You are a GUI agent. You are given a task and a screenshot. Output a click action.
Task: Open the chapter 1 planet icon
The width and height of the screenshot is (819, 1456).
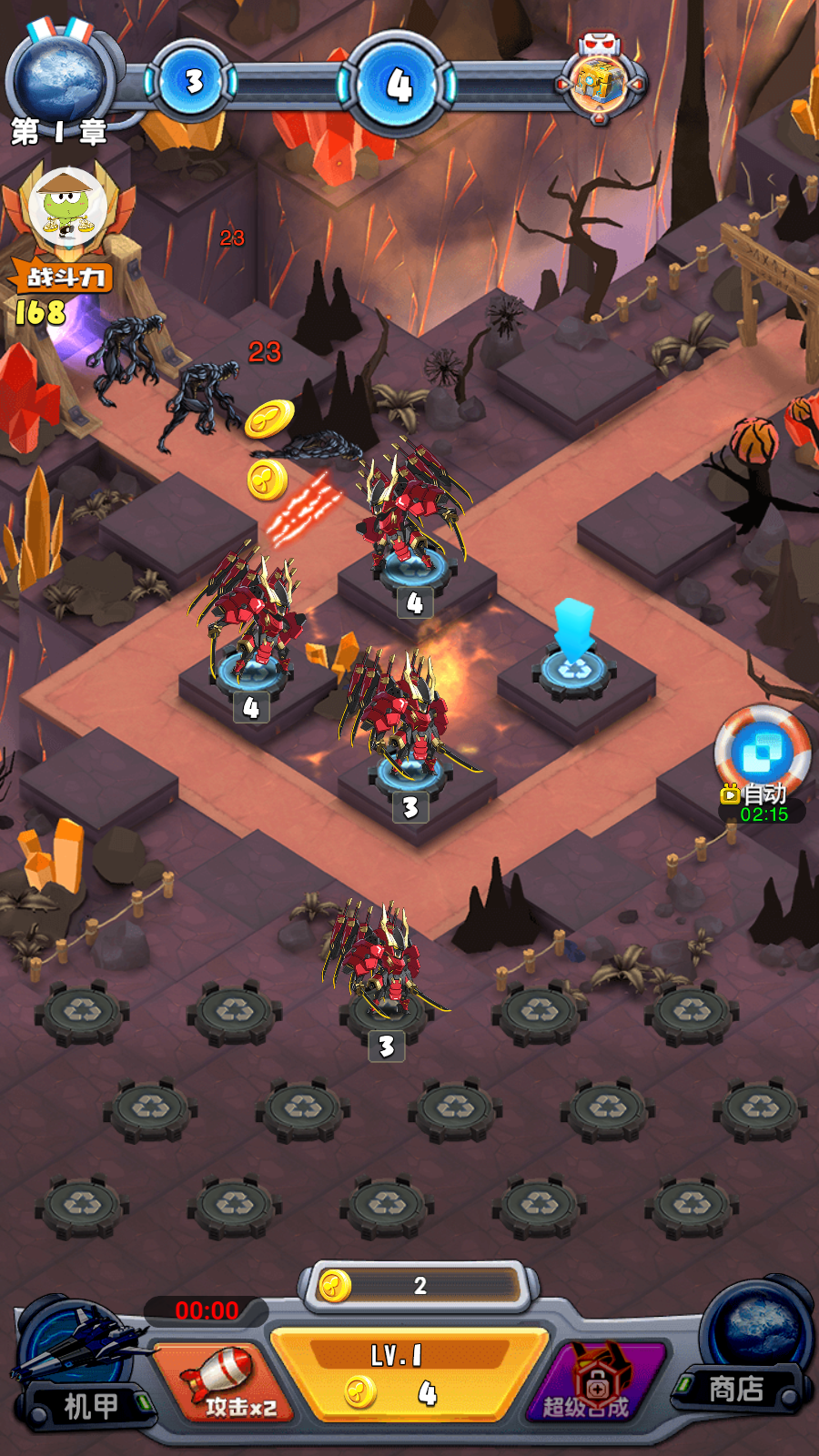60,79
